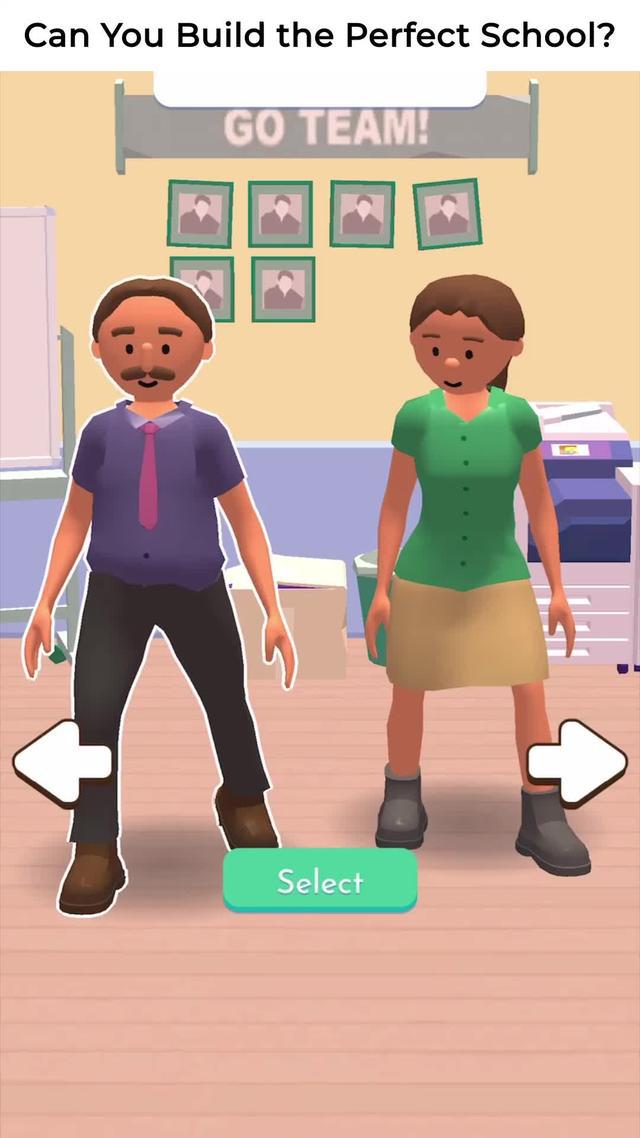Click the green Select button
The width and height of the screenshot is (640, 1138).
tap(319, 880)
